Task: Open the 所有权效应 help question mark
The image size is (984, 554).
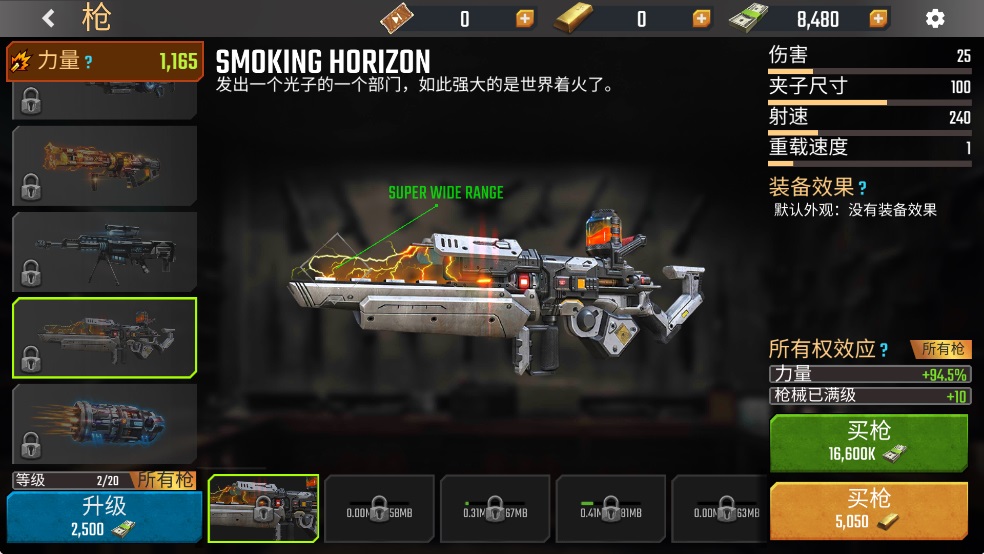Action: point(884,349)
